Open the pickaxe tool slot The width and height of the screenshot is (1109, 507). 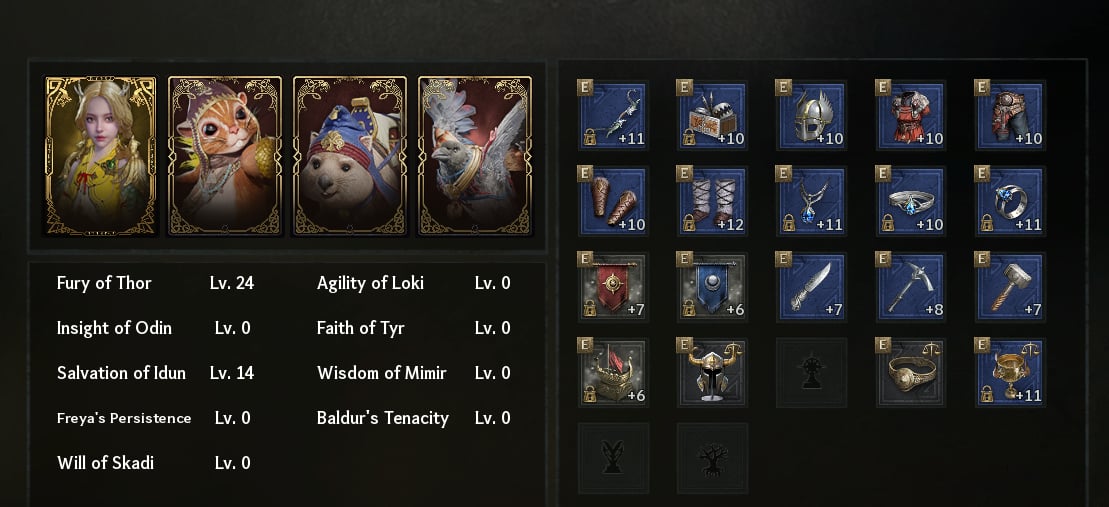pyautogui.click(x=912, y=287)
